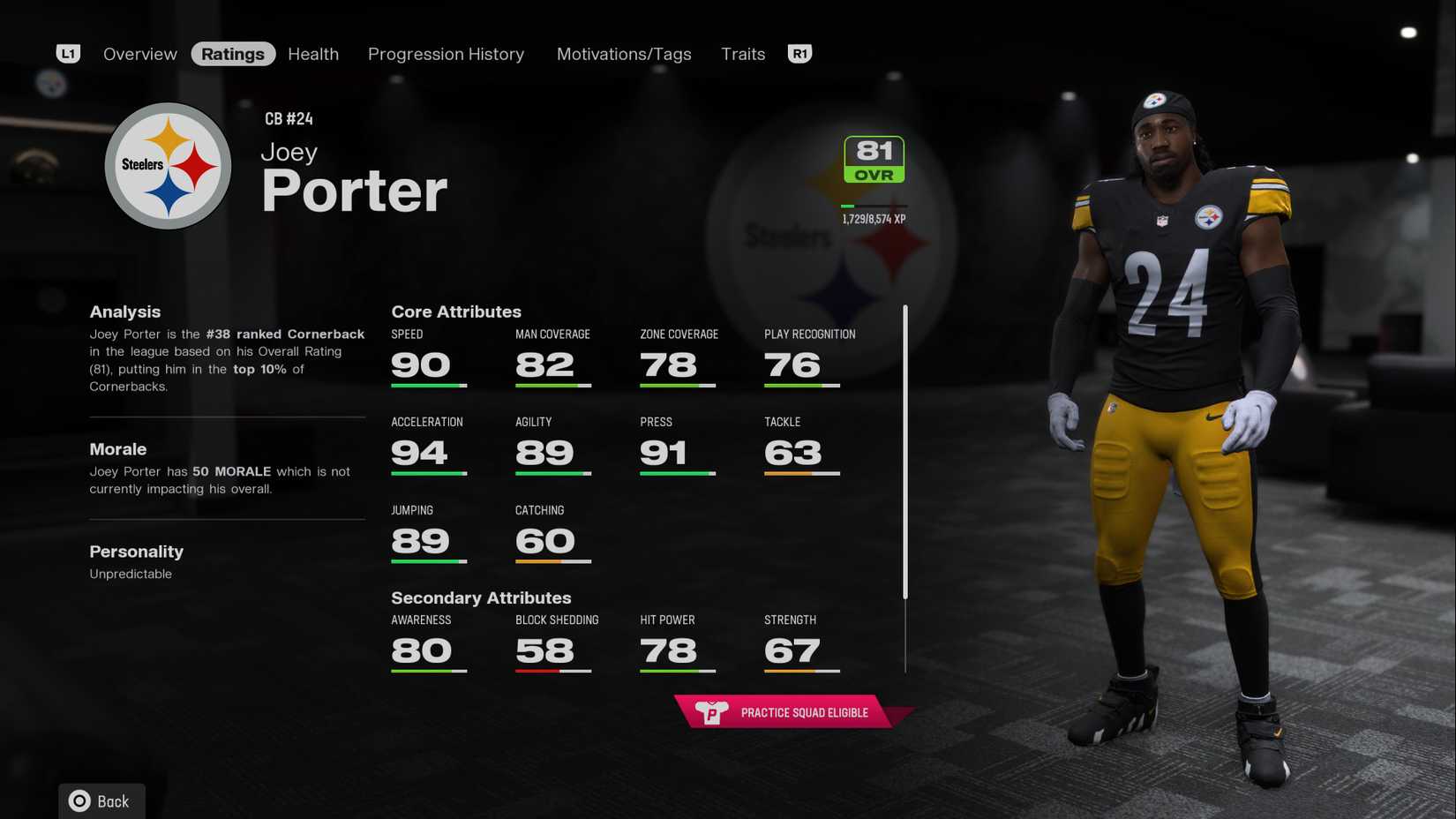The image size is (1456, 819).
Task: Select the L1 shoulder button indicator
Action: 68,53
